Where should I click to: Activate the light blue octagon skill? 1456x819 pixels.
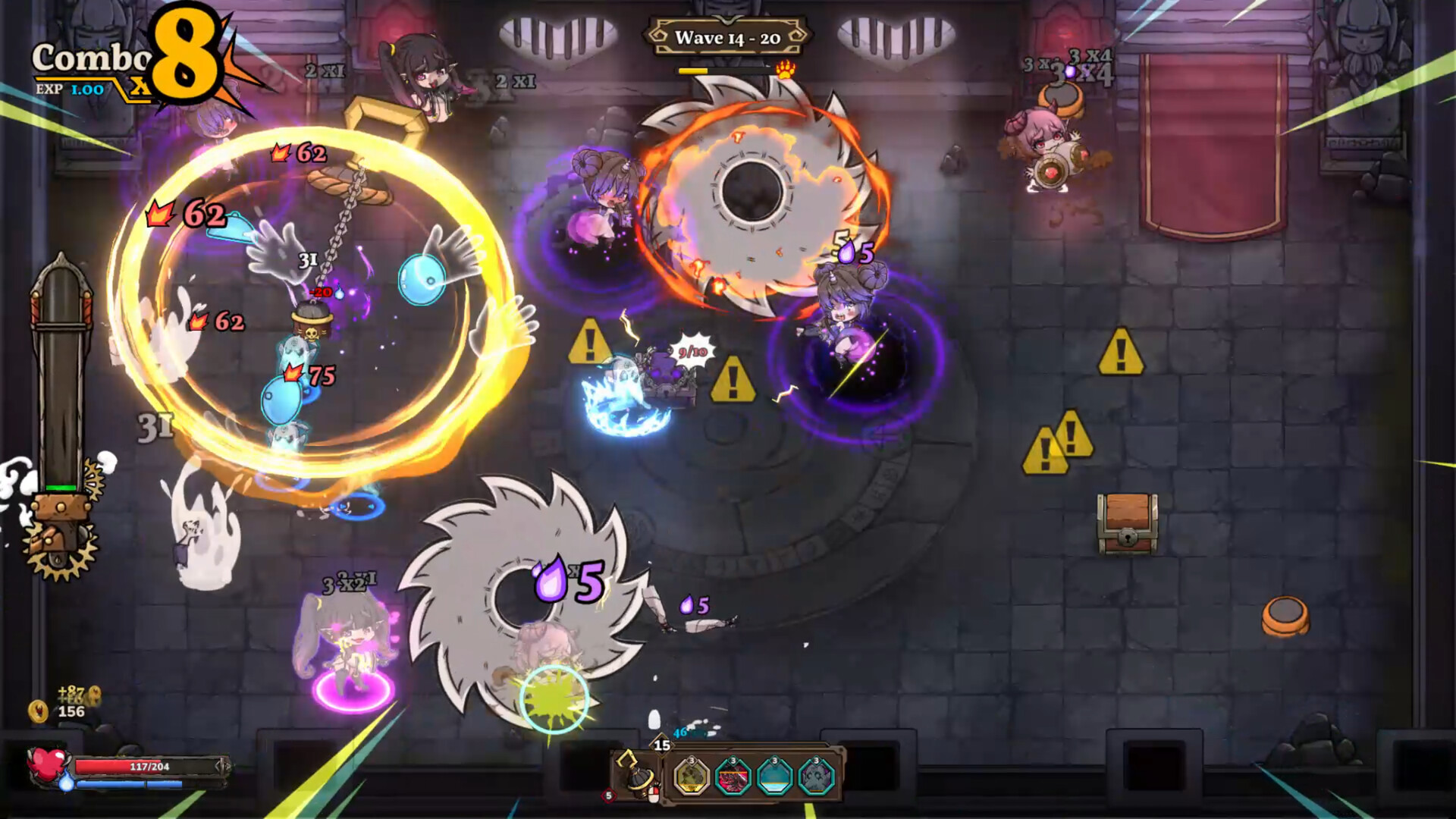coord(774,777)
